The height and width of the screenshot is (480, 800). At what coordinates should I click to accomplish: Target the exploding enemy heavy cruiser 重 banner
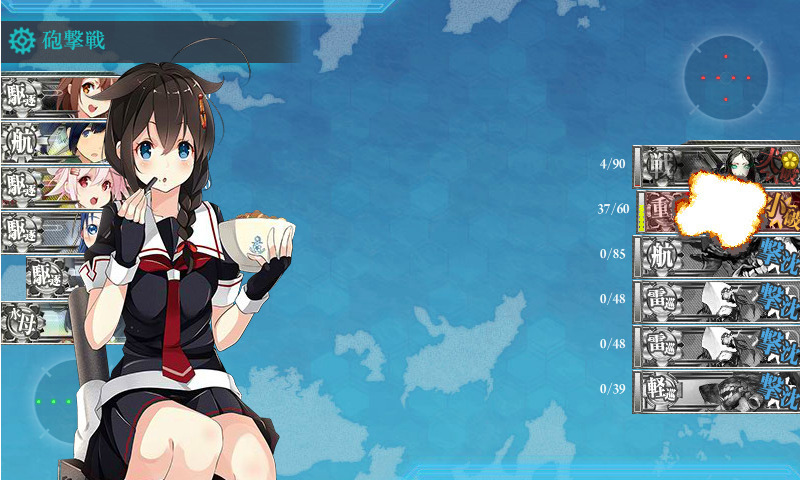[717, 210]
